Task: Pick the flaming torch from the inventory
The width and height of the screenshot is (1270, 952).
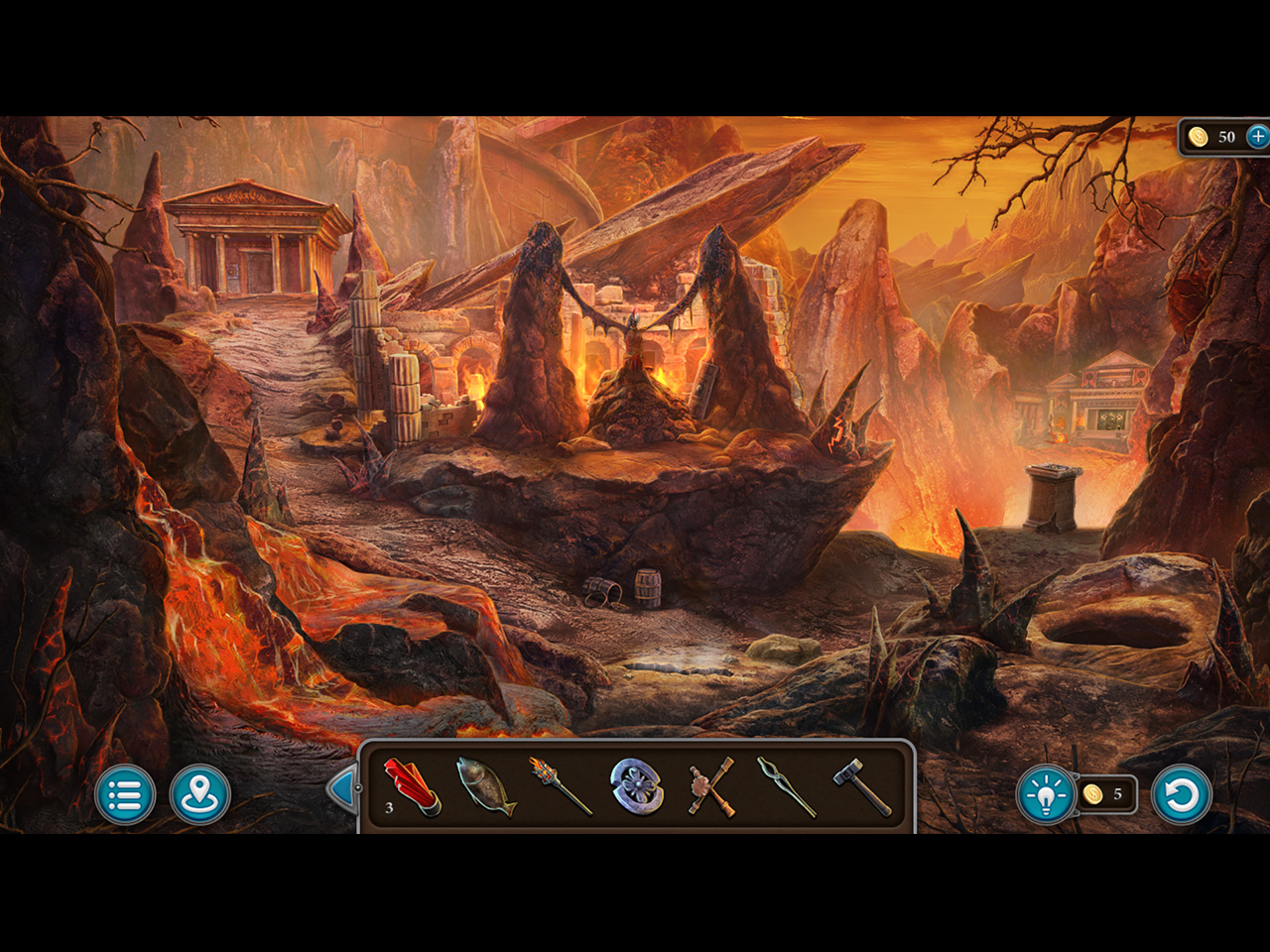Action: (560, 786)
